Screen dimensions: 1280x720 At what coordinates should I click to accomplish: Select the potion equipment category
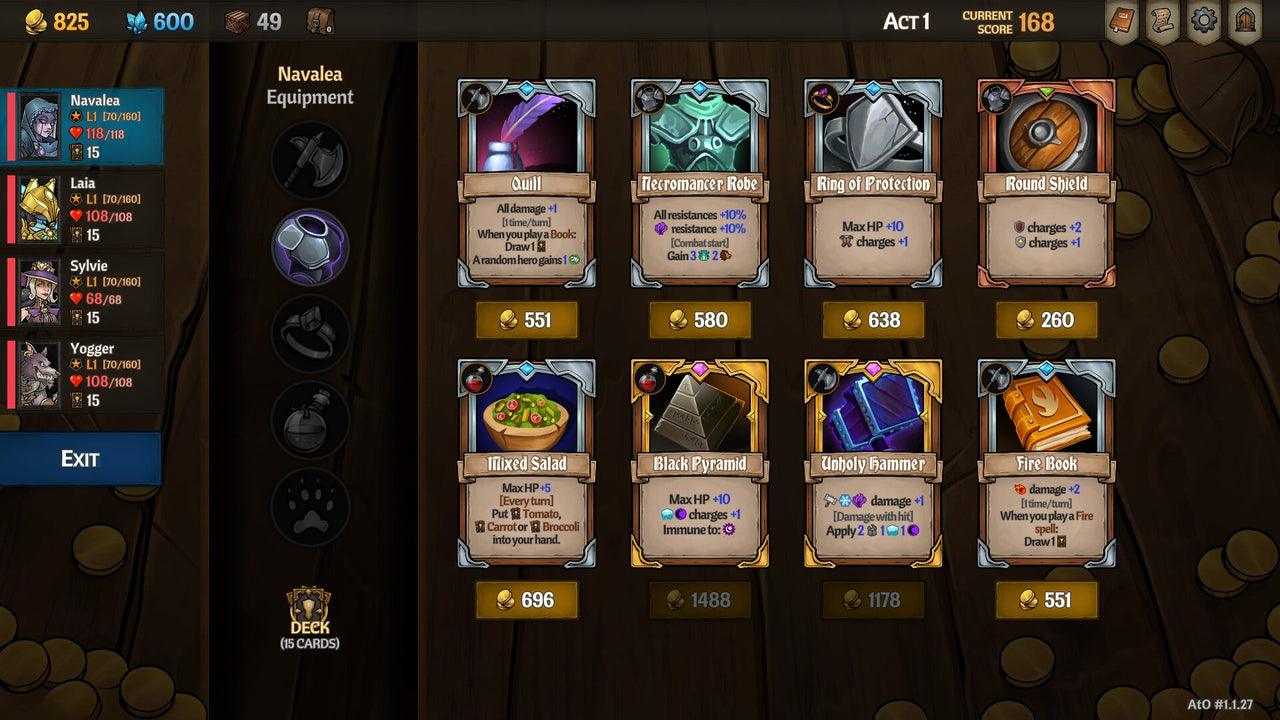309,420
